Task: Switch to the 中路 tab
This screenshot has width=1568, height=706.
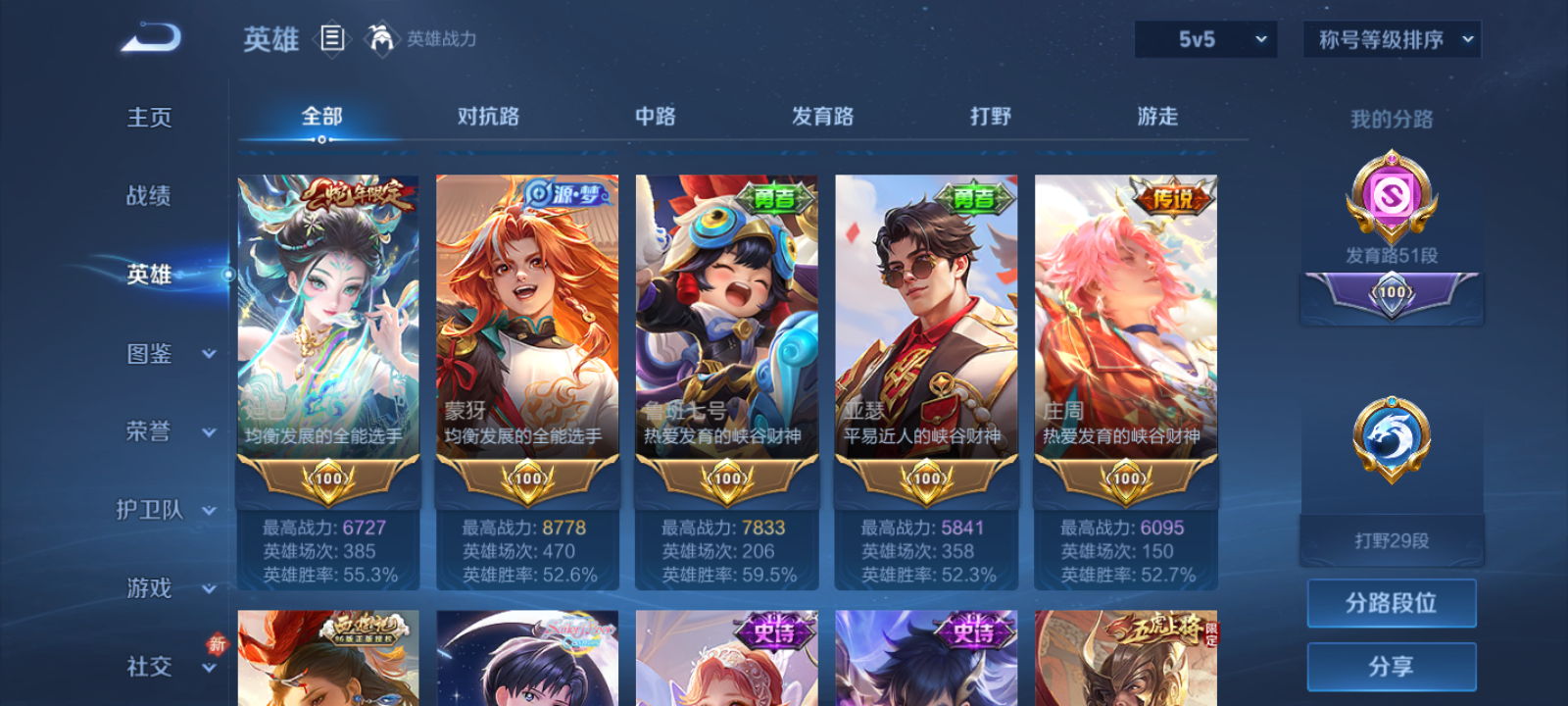Action: point(658,116)
